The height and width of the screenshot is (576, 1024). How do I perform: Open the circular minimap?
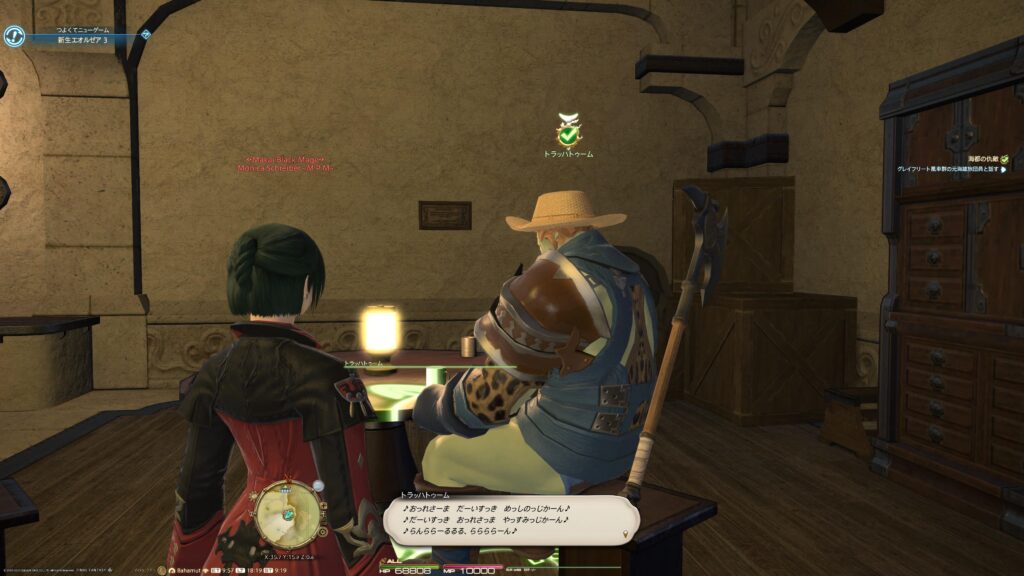coord(288,514)
